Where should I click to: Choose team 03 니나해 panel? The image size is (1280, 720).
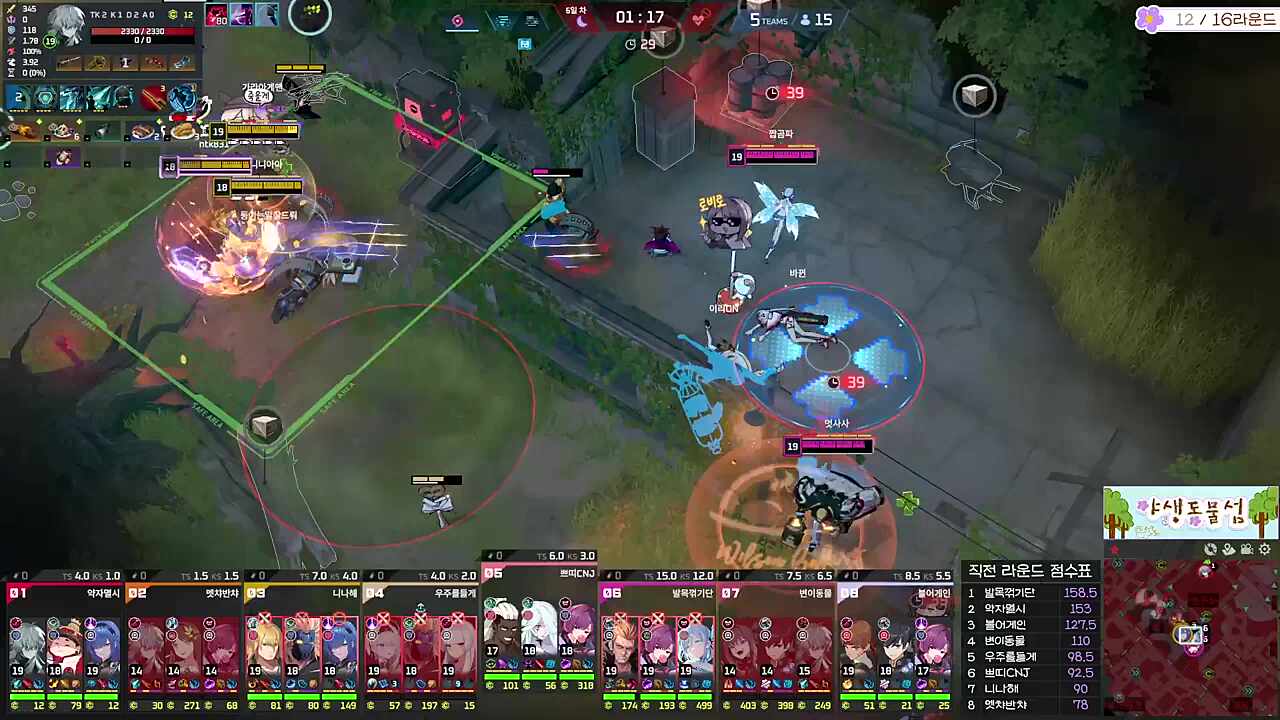(x=302, y=640)
